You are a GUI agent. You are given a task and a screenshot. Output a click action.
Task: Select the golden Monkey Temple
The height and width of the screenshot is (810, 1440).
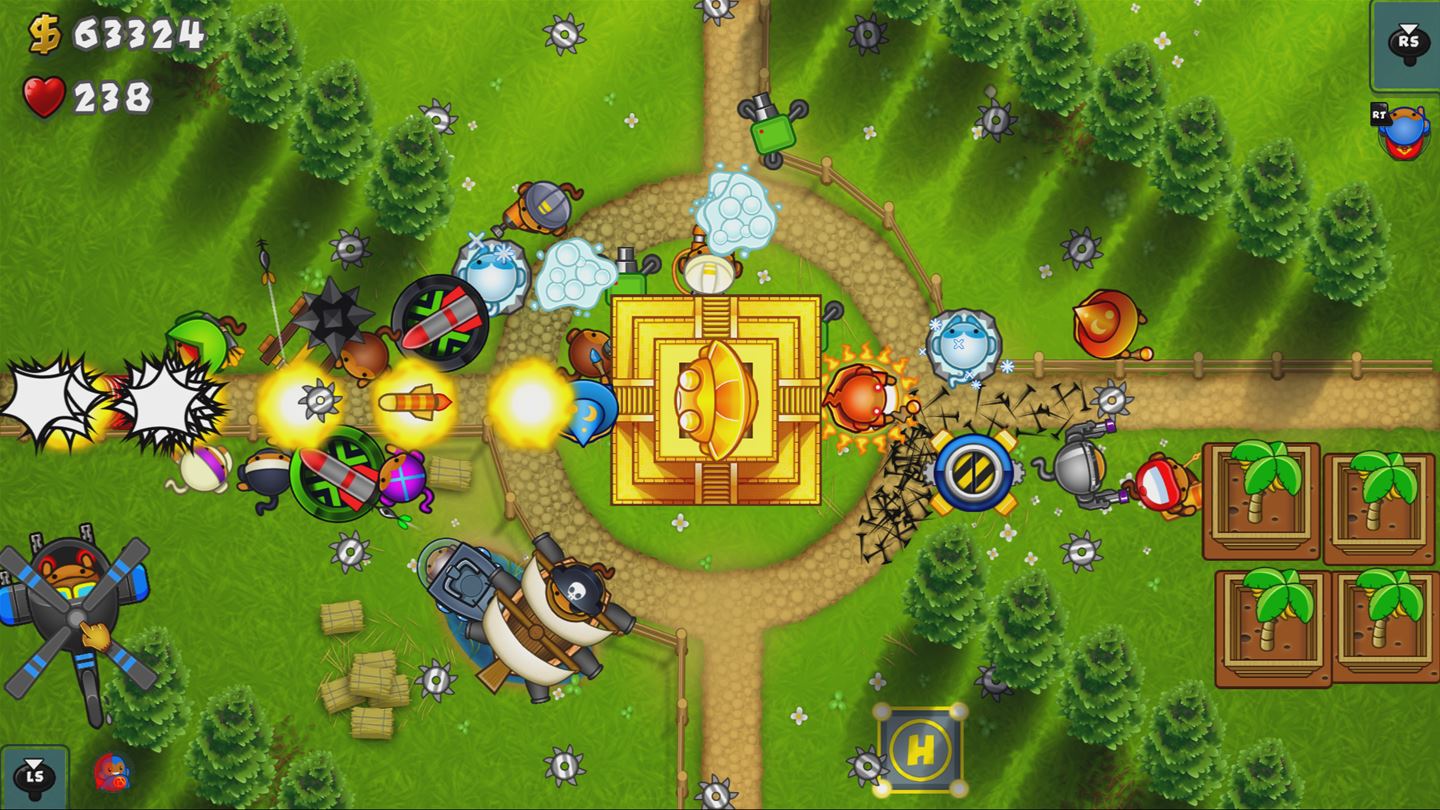click(x=720, y=400)
